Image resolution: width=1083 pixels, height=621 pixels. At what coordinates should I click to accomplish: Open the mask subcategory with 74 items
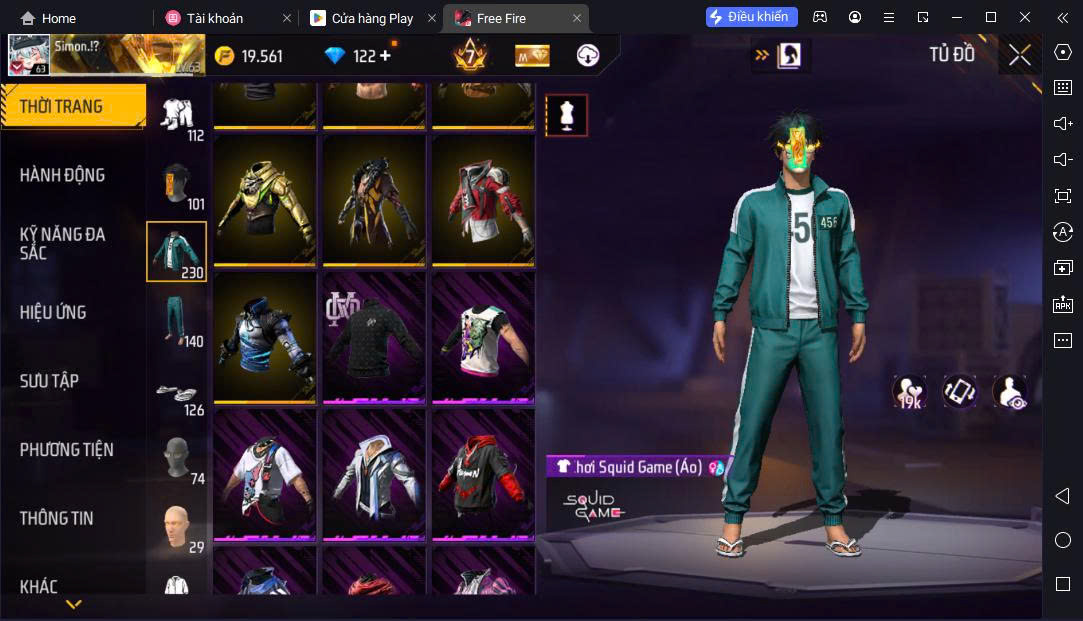[x=177, y=460]
